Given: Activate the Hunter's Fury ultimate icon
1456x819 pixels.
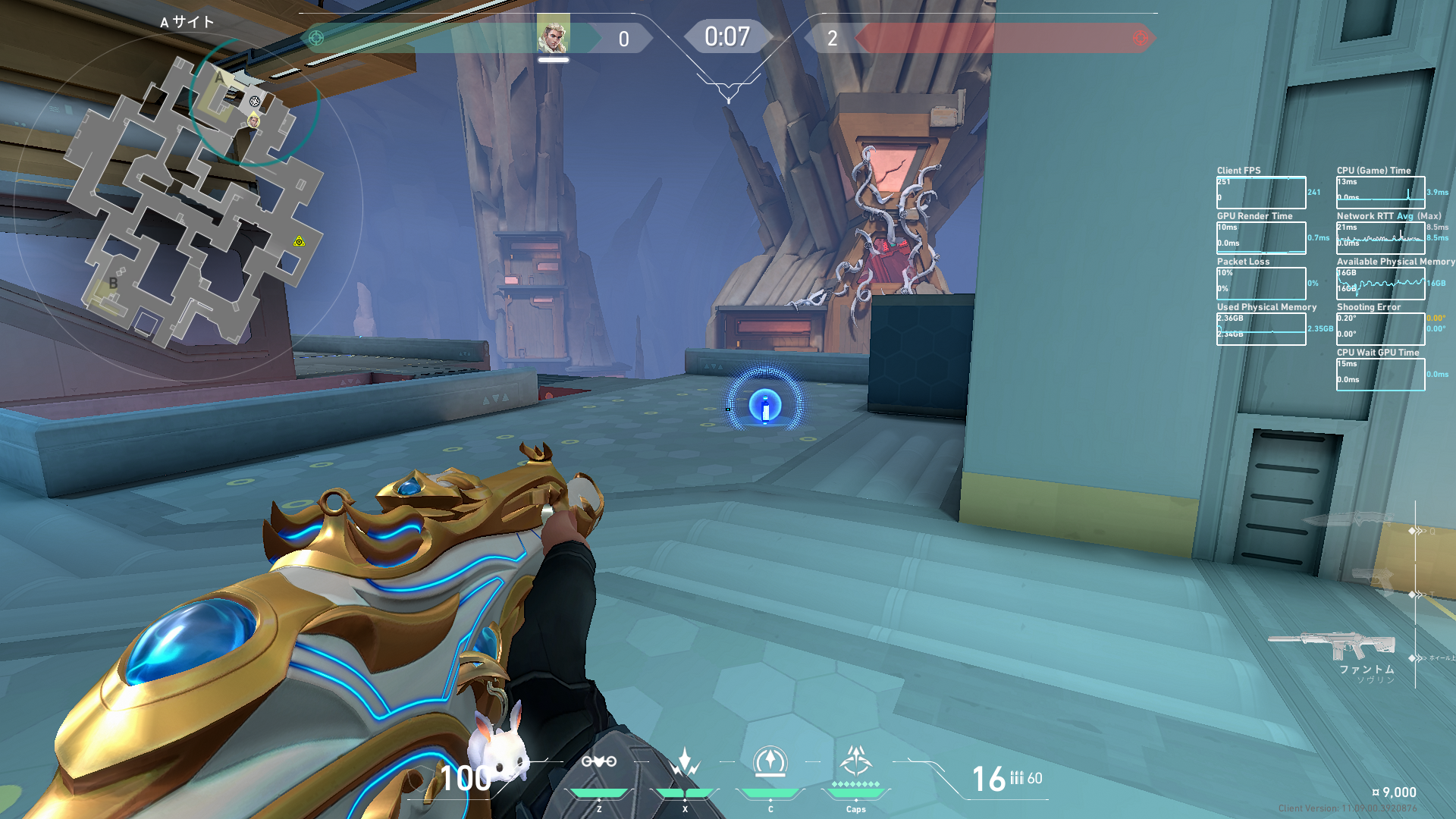Looking at the screenshot, I should [x=856, y=761].
